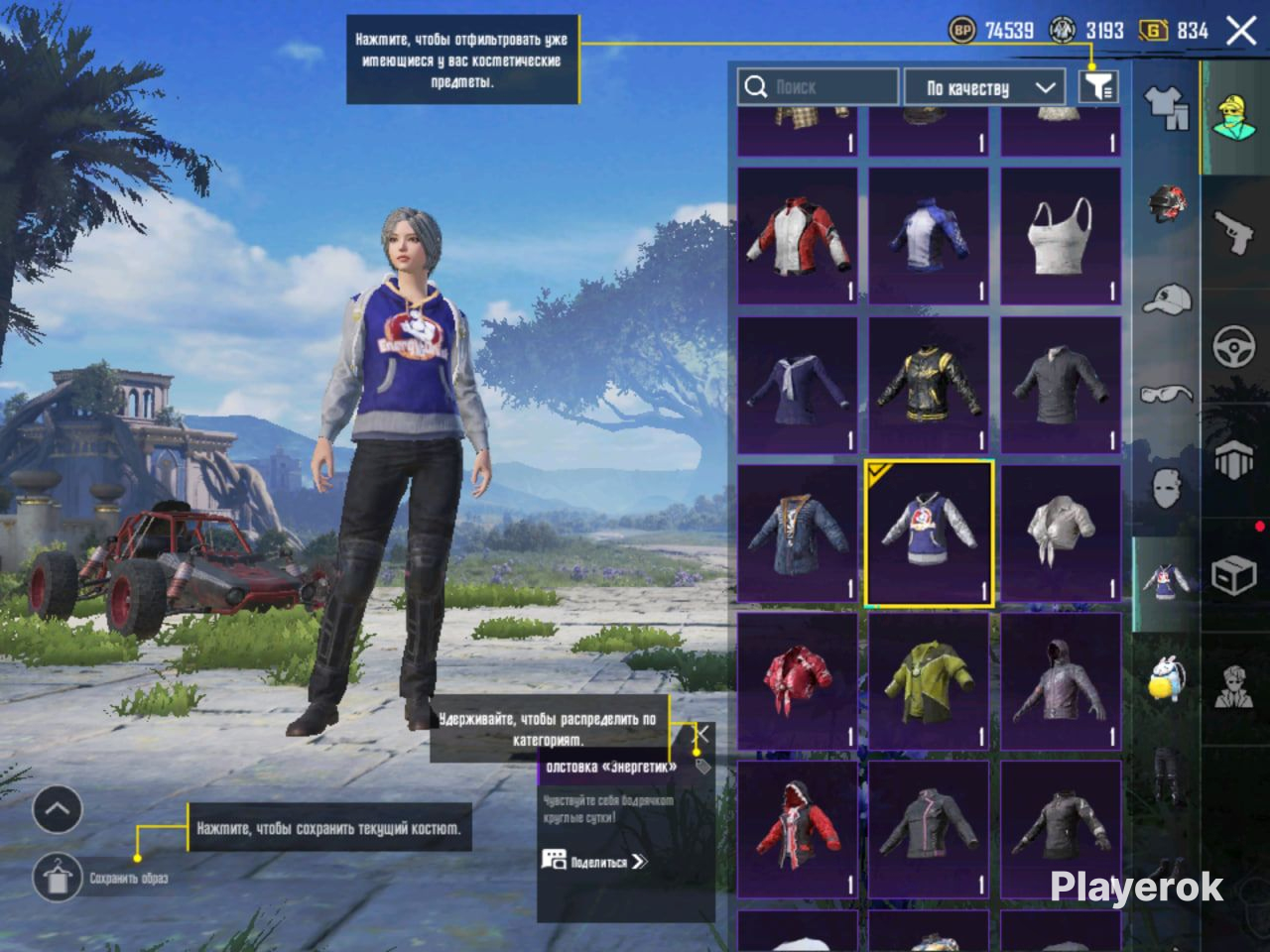Screen dimensions: 1270x952
Task: Choose the white tied shirt
Action: click(x=1061, y=534)
